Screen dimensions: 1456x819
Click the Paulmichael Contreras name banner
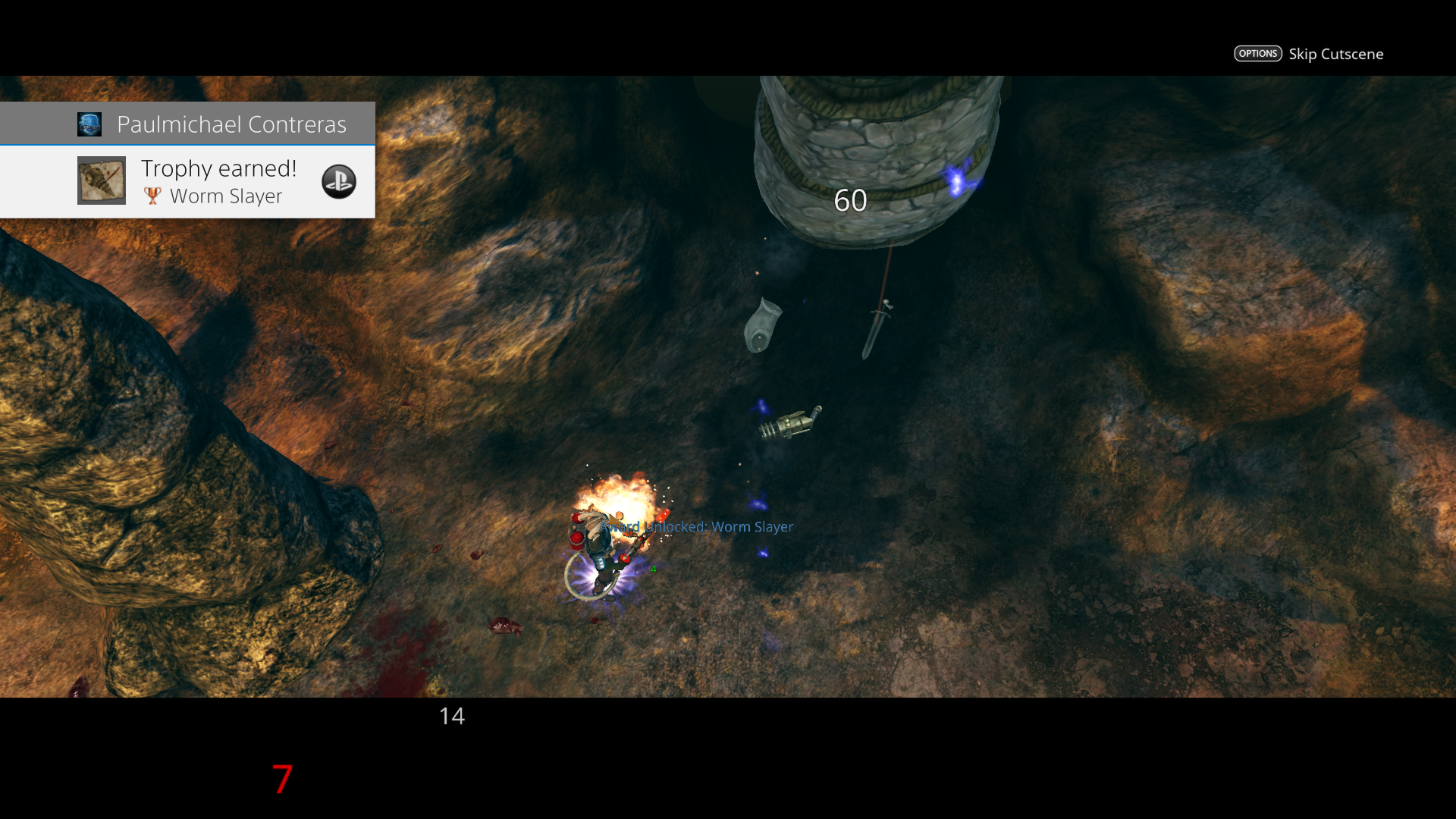(x=232, y=124)
